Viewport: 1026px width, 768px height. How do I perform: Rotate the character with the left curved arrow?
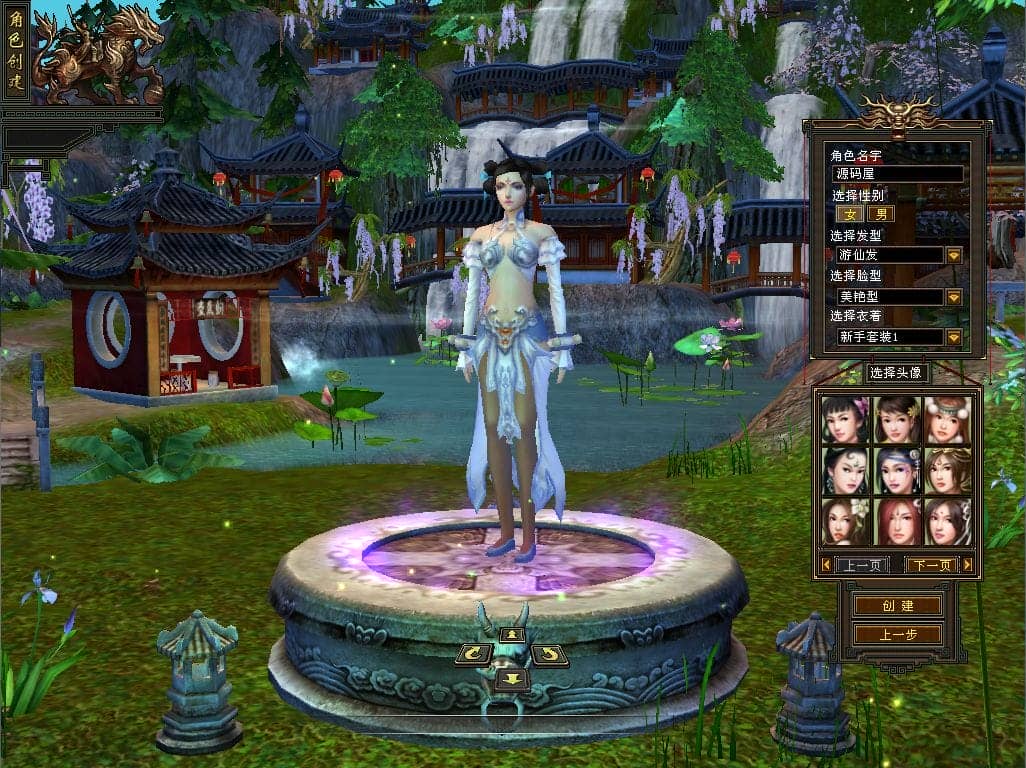click(x=472, y=655)
